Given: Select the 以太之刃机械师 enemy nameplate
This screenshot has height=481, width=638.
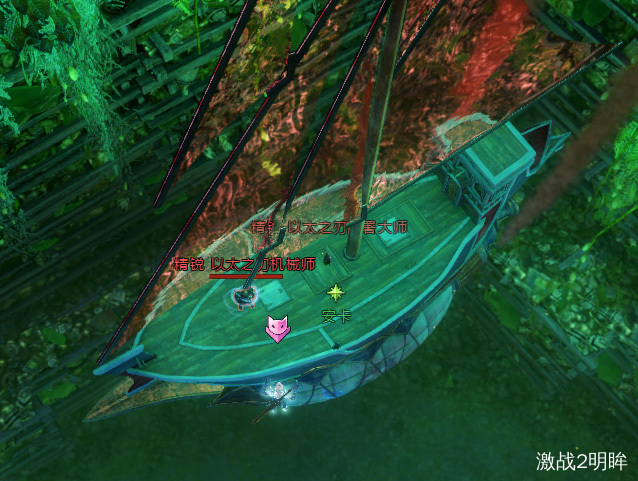Looking at the screenshot, I should click(245, 265).
